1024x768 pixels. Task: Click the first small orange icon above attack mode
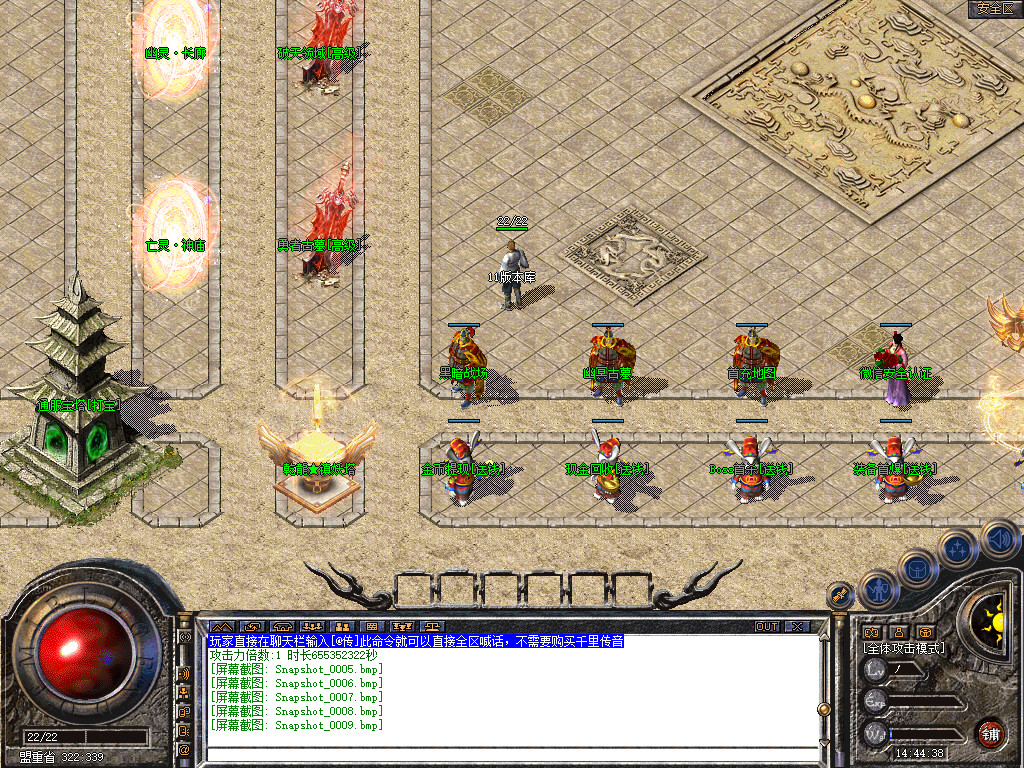(x=871, y=632)
